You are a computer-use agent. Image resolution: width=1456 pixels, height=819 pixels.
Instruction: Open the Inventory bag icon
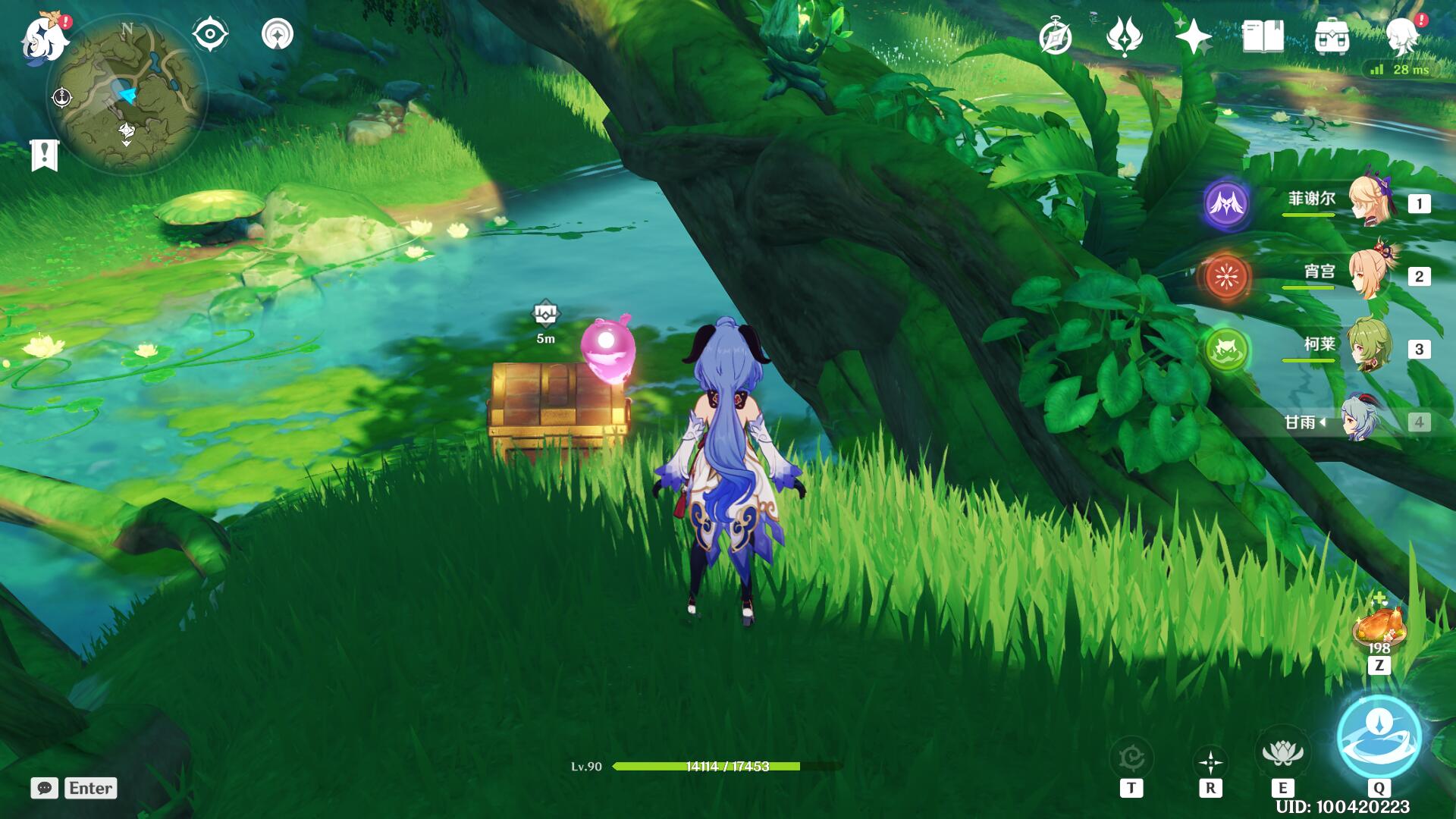[x=1332, y=34]
